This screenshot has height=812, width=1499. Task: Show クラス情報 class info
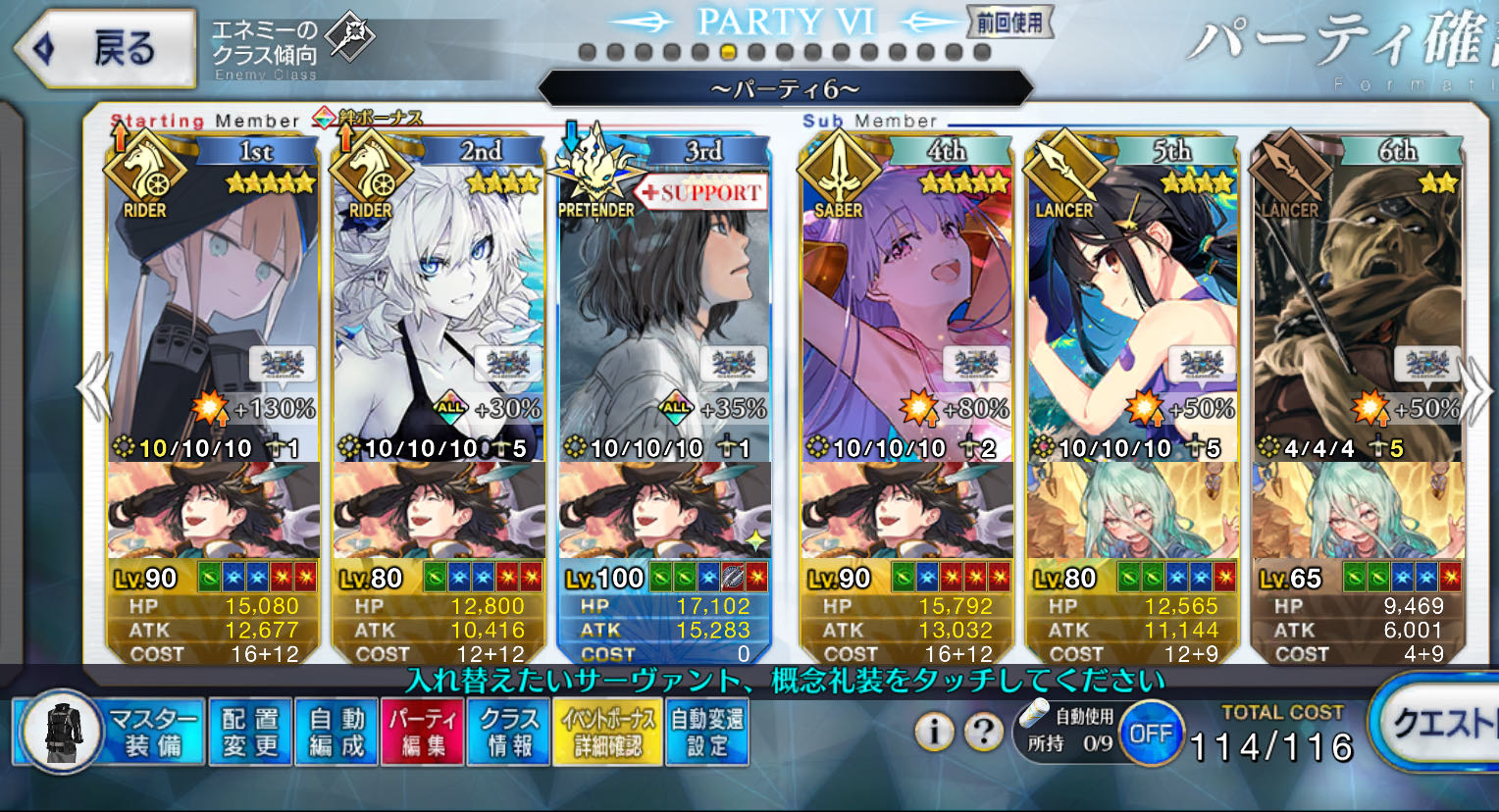click(509, 732)
